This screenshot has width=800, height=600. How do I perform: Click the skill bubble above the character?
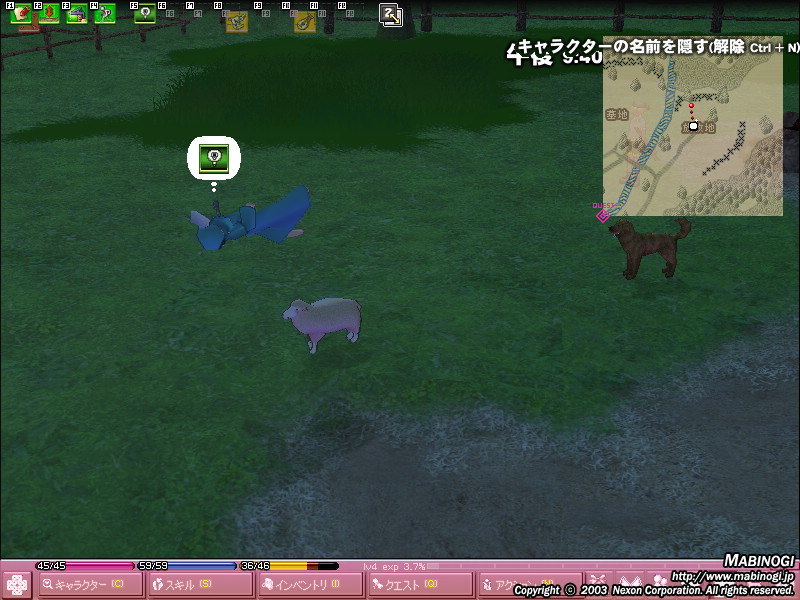(215, 157)
